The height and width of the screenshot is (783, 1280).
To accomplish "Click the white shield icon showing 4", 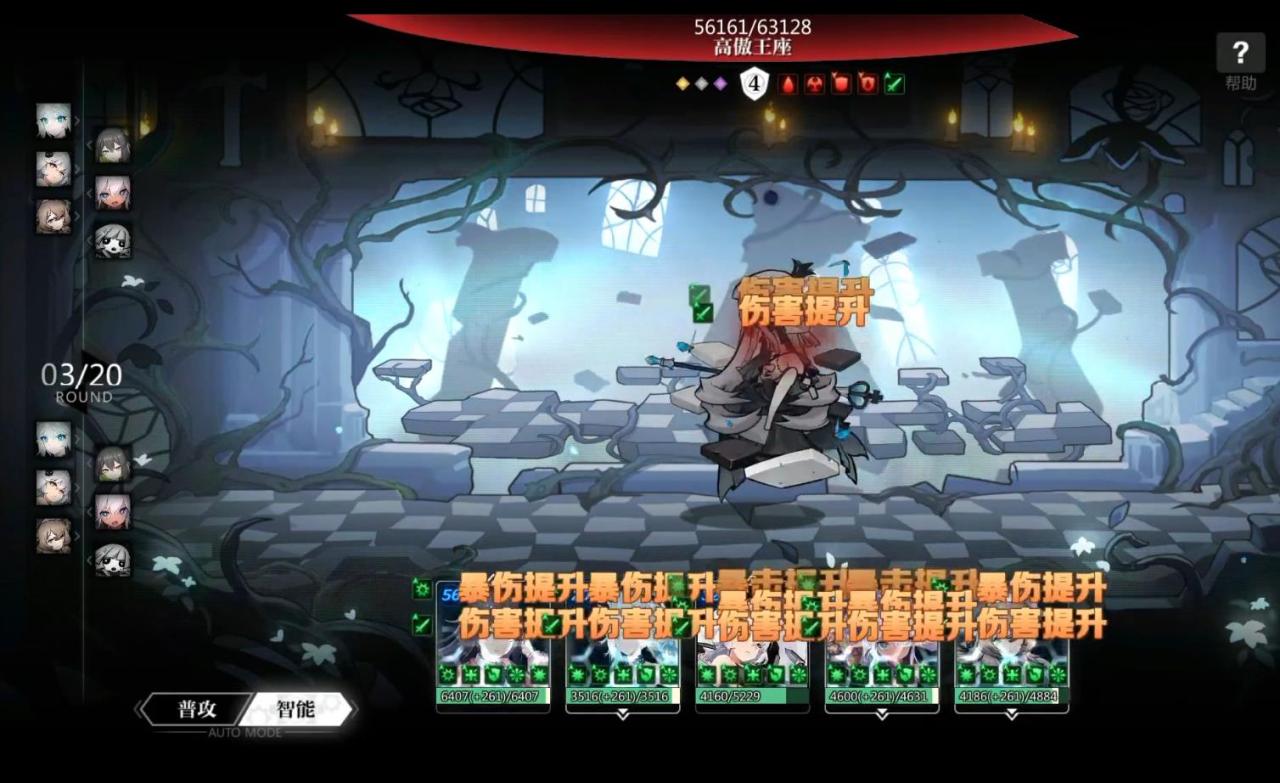I will [753, 84].
